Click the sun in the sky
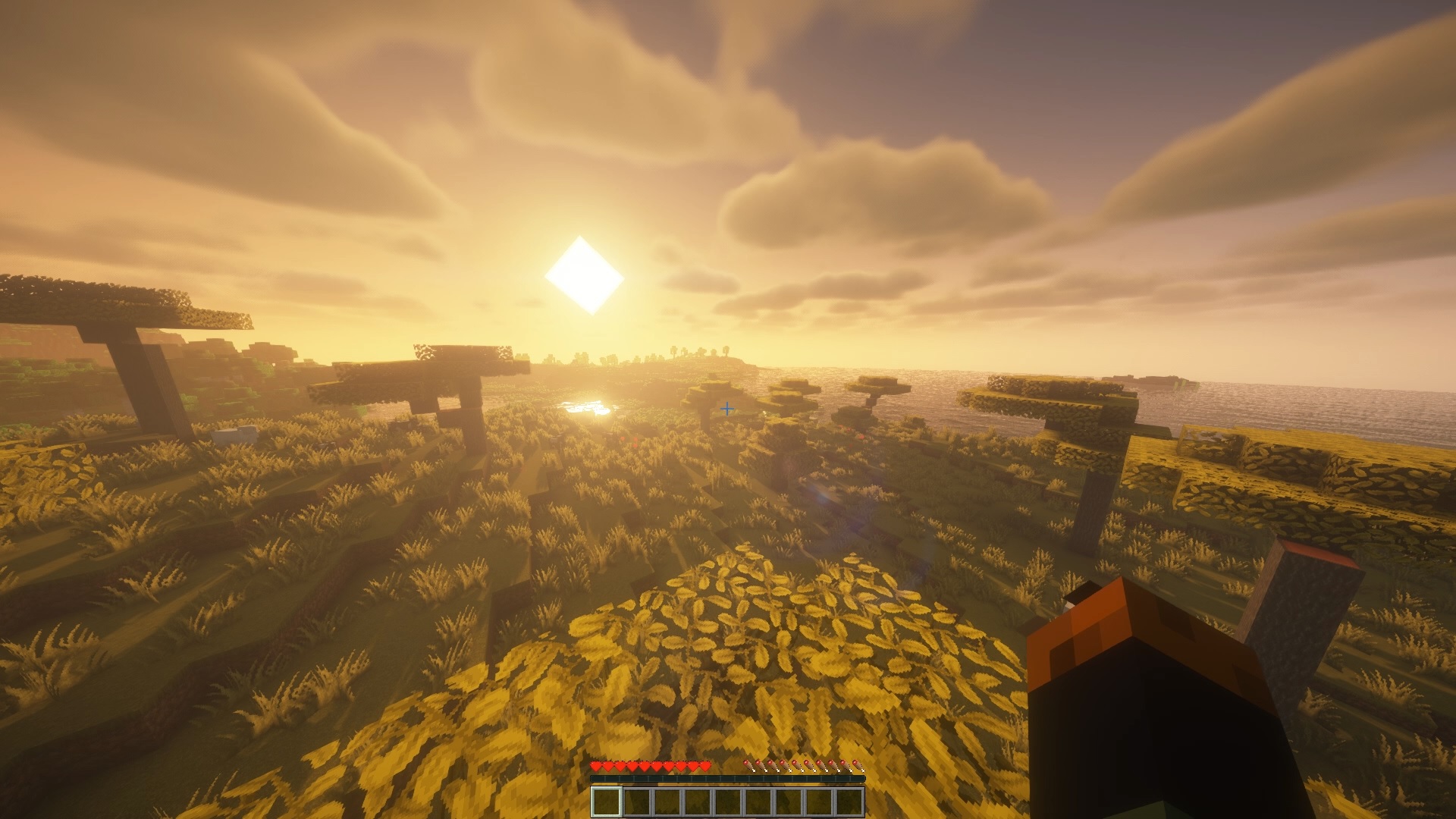 pos(585,275)
